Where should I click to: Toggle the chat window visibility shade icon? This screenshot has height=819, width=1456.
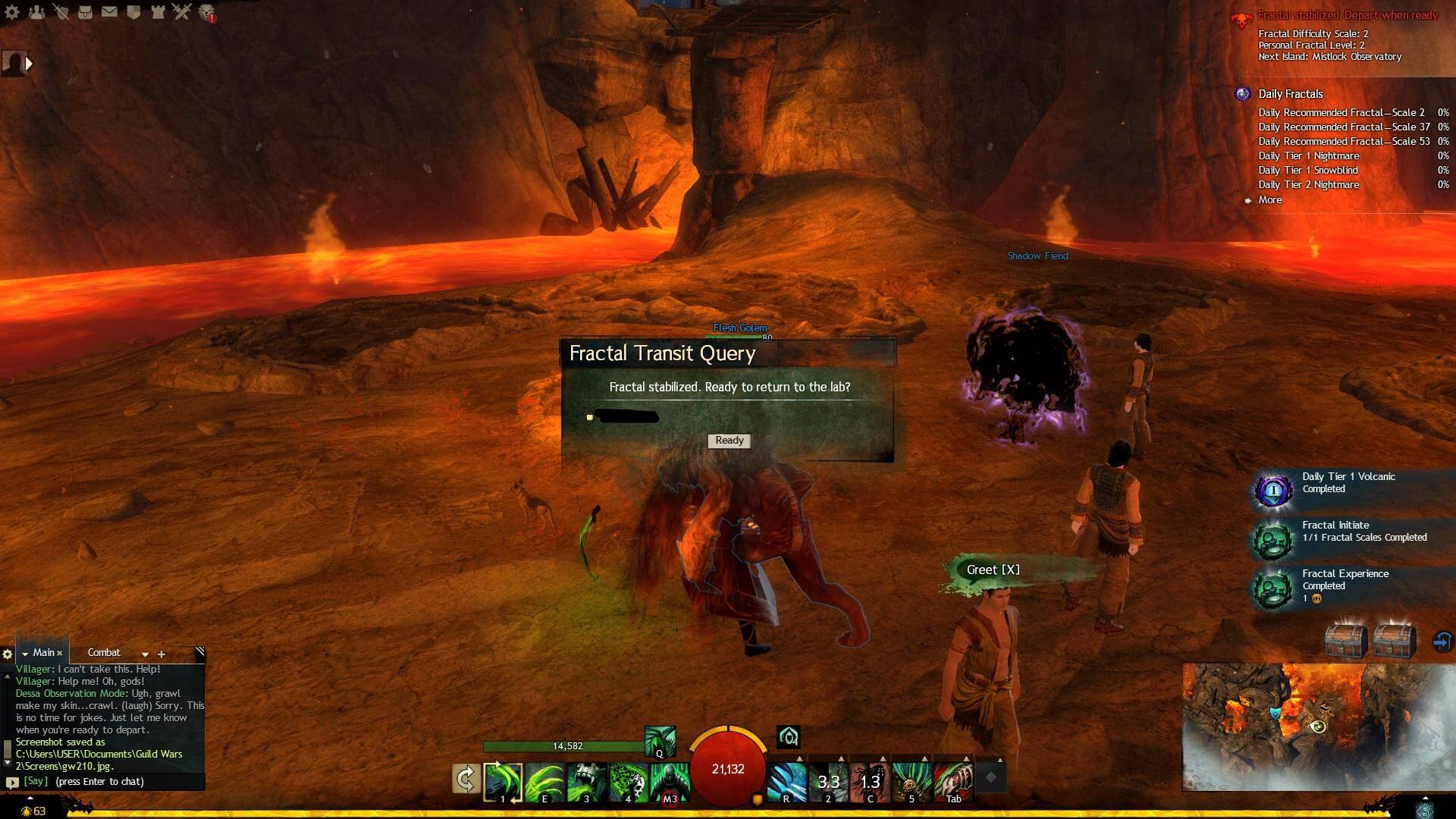[200, 649]
